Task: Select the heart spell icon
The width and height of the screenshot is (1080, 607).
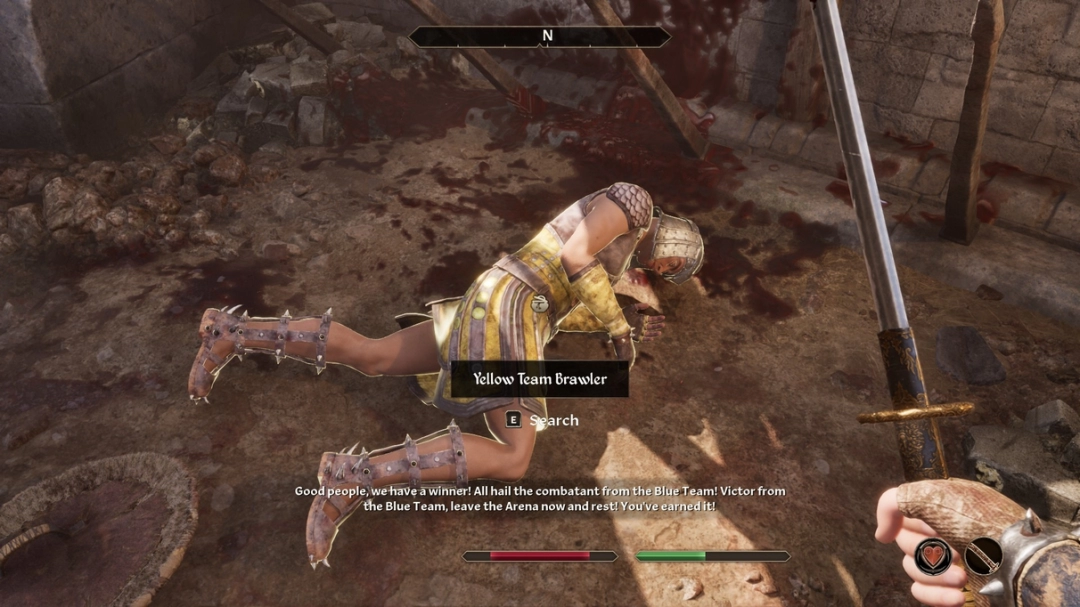Action: (x=933, y=556)
